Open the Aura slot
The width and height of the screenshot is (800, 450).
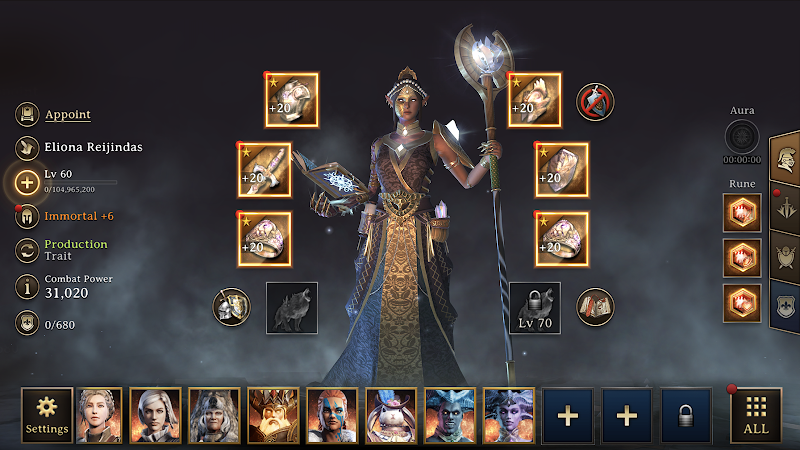tap(742, 136)
